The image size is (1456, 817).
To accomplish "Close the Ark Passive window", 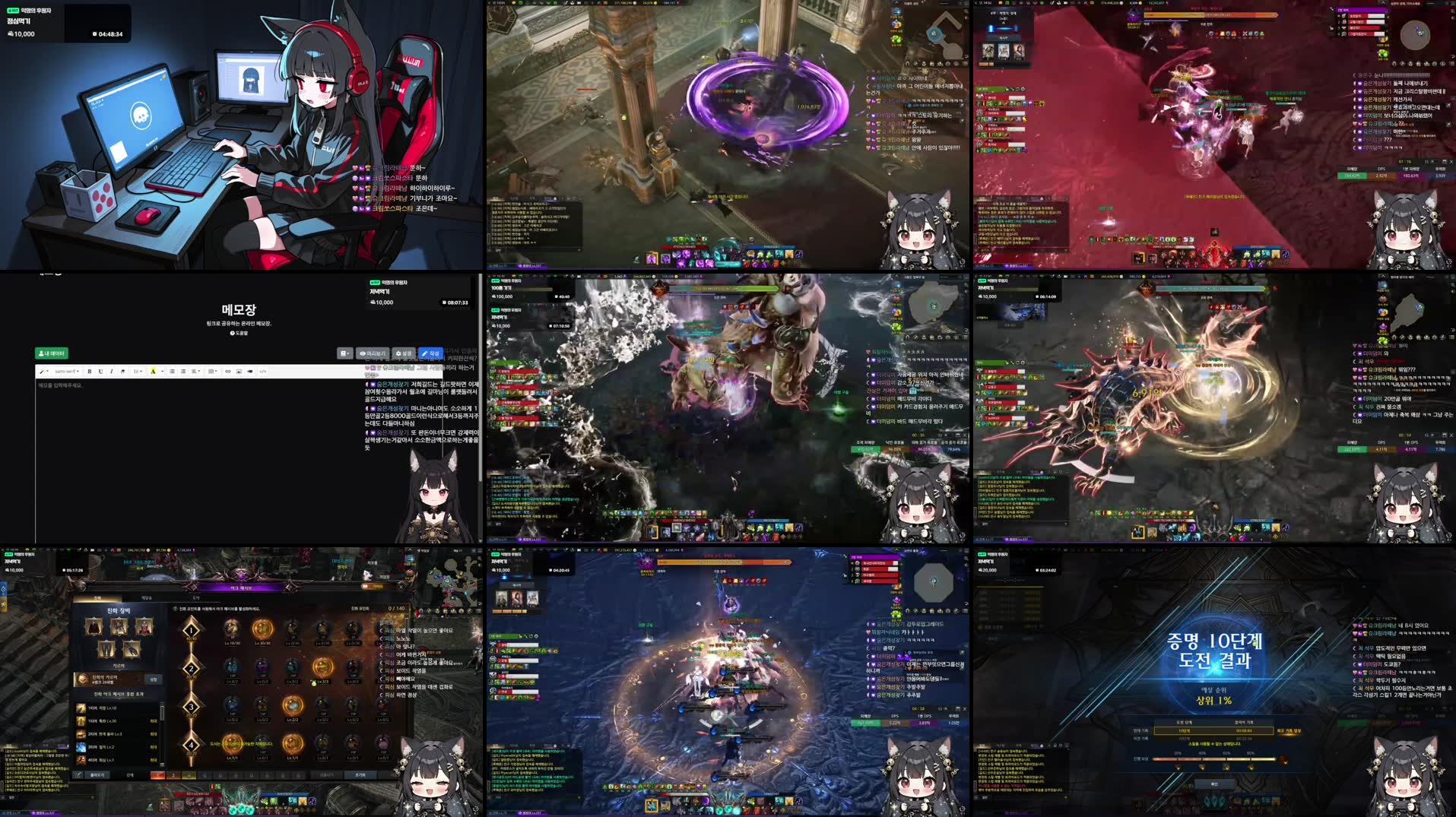I will [x=401, y=586].
